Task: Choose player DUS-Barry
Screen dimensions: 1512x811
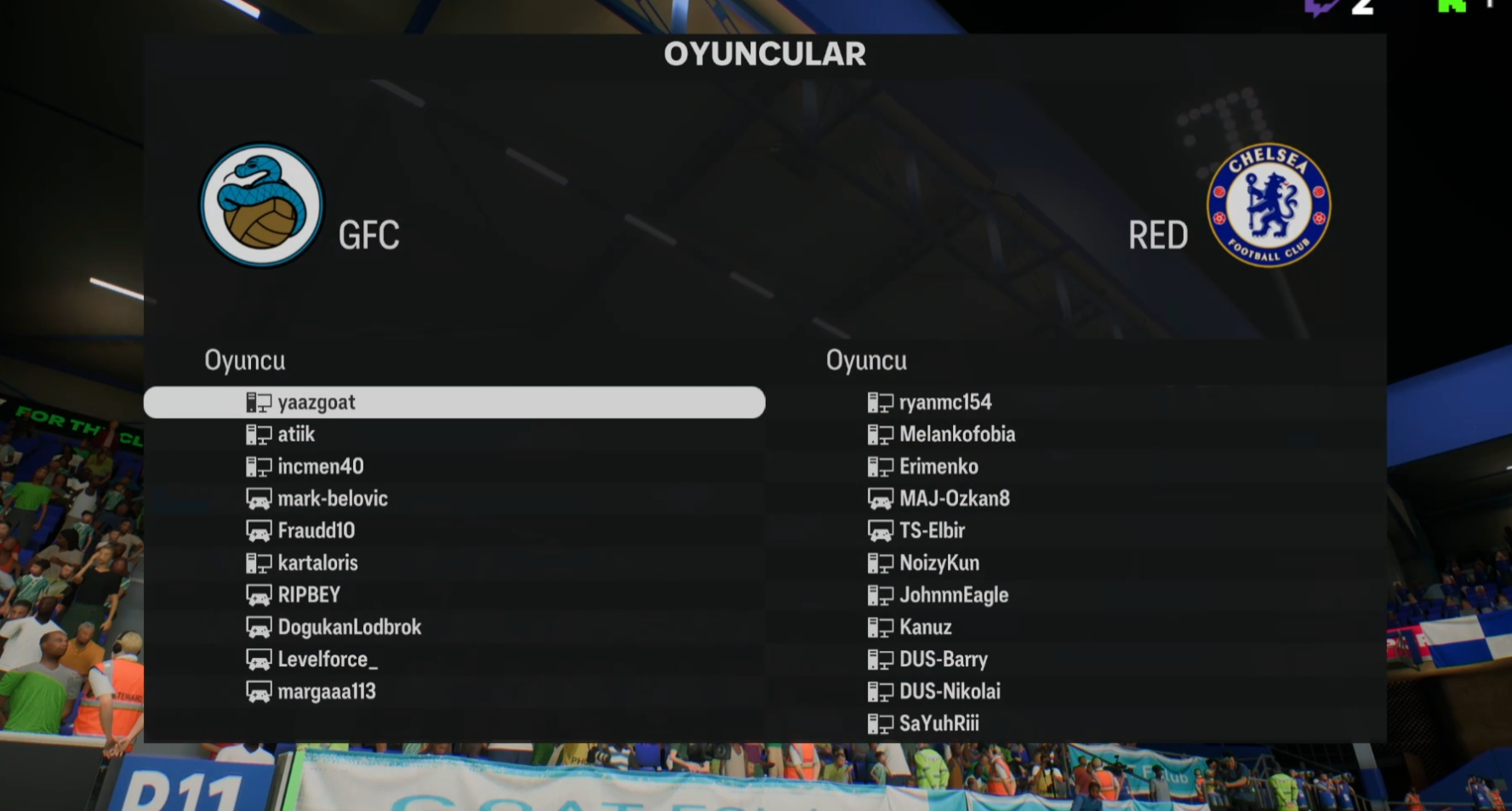Action: 943,660
